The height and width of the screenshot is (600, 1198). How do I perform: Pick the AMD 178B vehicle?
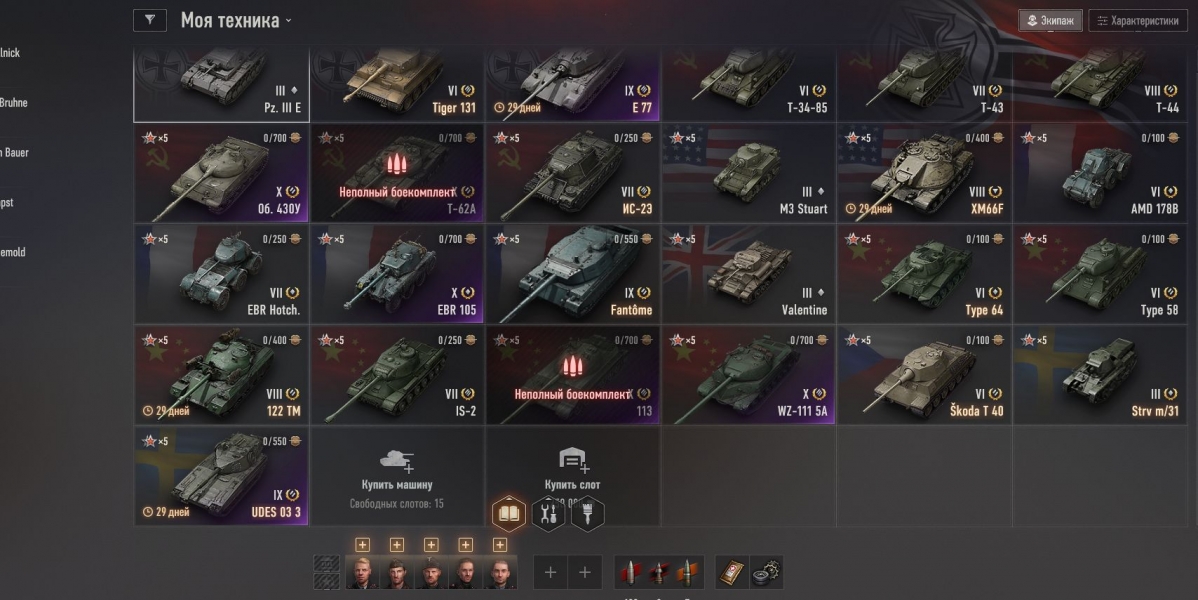[1100, 174]
